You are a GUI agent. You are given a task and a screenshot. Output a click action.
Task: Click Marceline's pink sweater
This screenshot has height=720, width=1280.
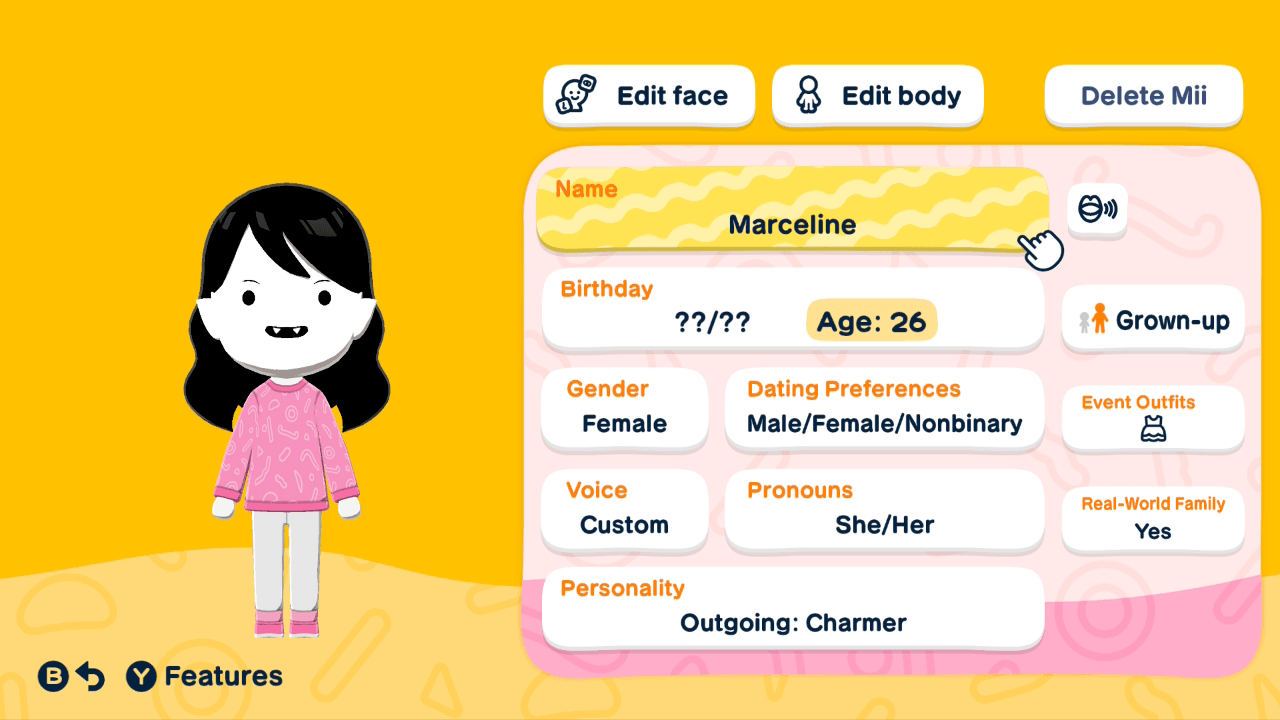(x=285, y=440)
